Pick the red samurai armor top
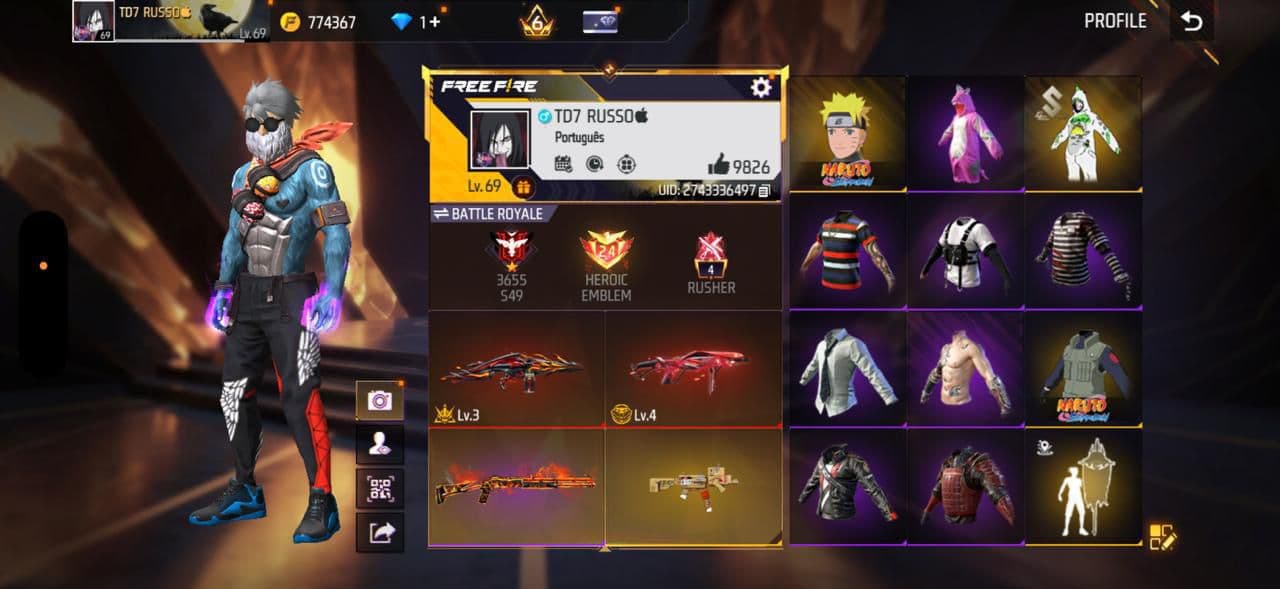The width and height of the screenshot is (1280, 589). click(965, 487)
